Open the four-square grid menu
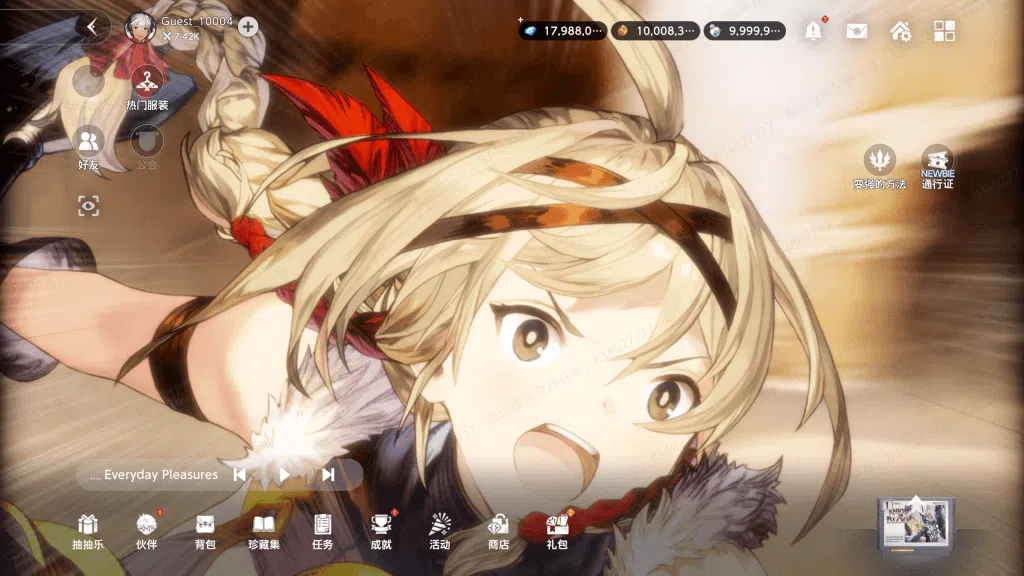 pyautogui.click(x=944, y=31)
